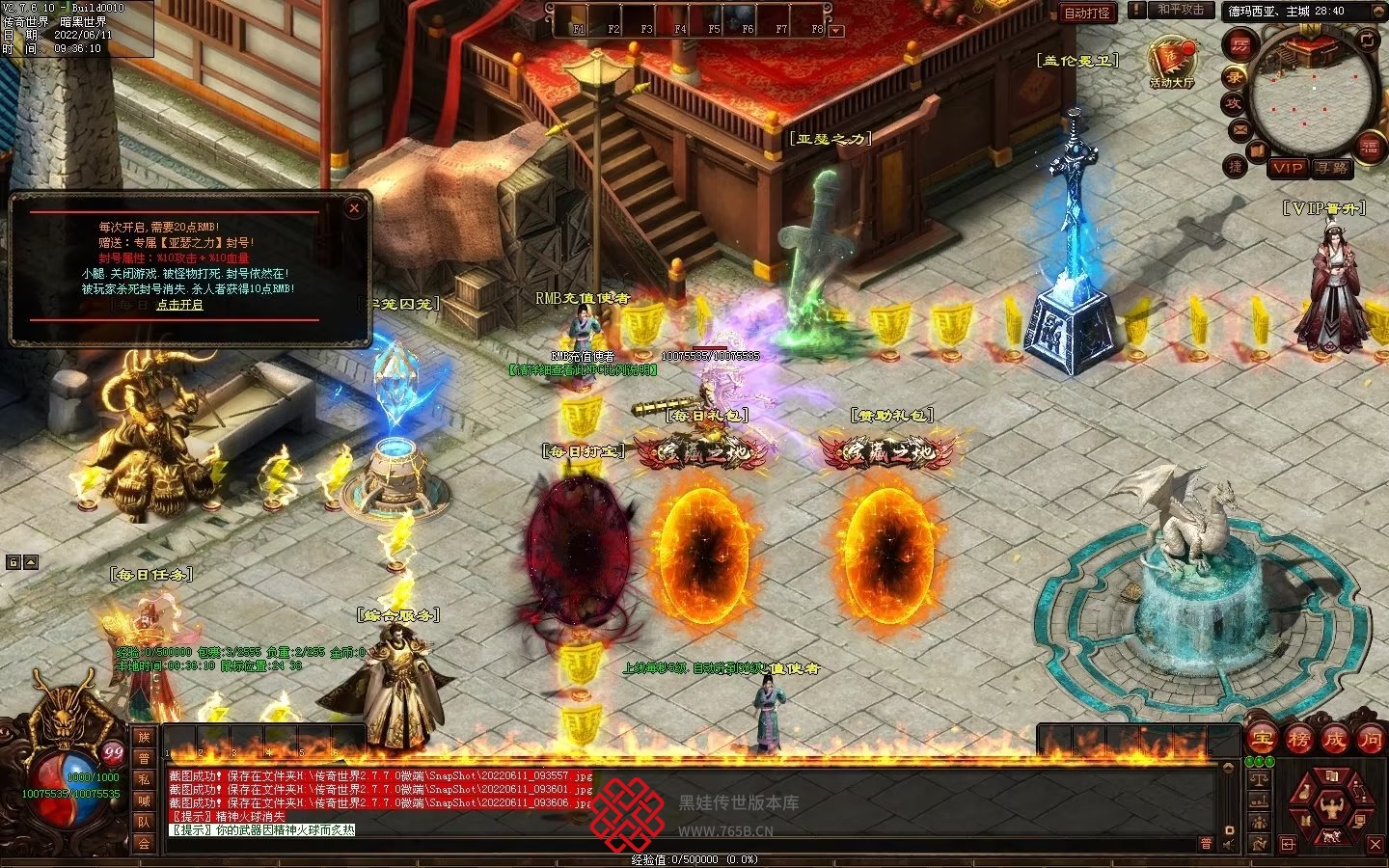This screenshot has width=1389, height=868.
Task: Activate the 寻路 pathfinding button
Action: click(1332, 168)
